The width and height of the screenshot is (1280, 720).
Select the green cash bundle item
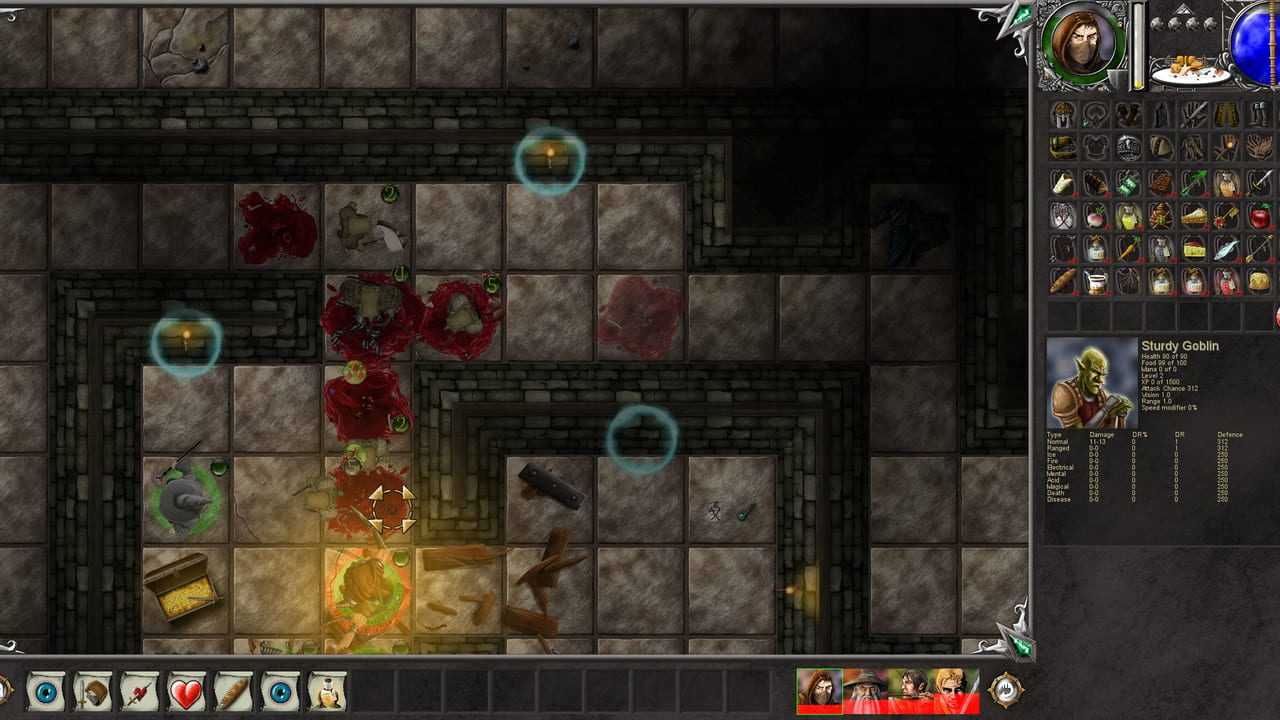(1128, 183)
